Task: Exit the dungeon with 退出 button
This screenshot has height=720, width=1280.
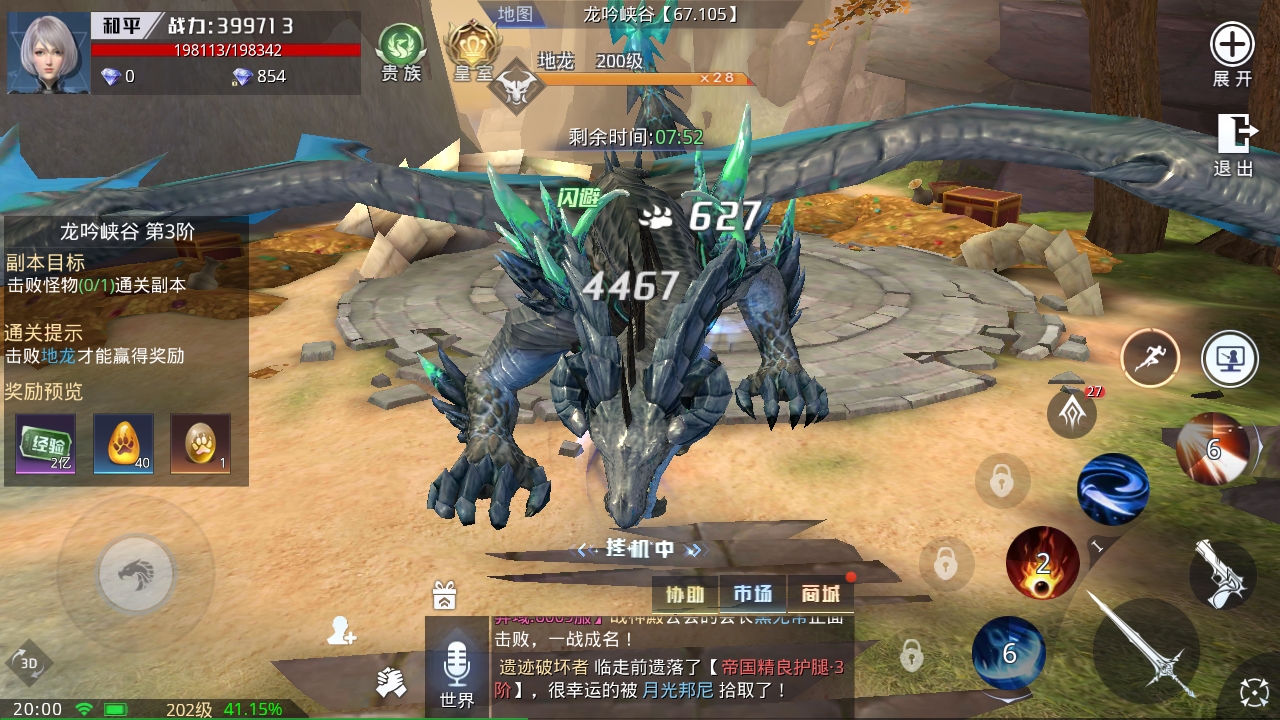Action: click(x=1234, y=144)
